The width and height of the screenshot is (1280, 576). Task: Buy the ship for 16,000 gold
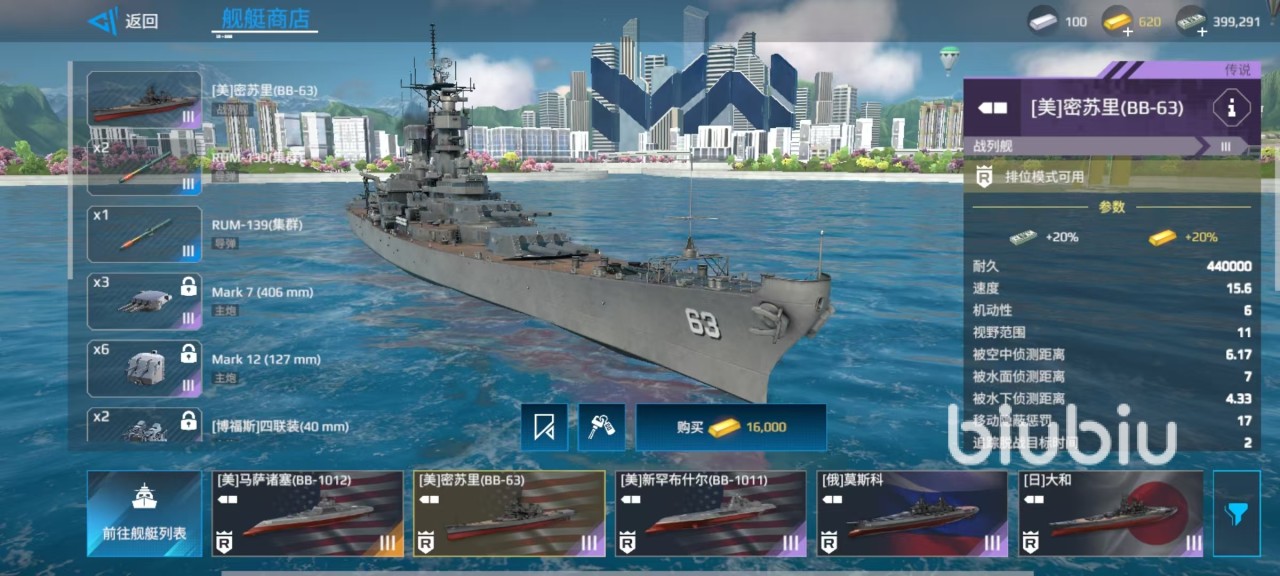point(731,427)
